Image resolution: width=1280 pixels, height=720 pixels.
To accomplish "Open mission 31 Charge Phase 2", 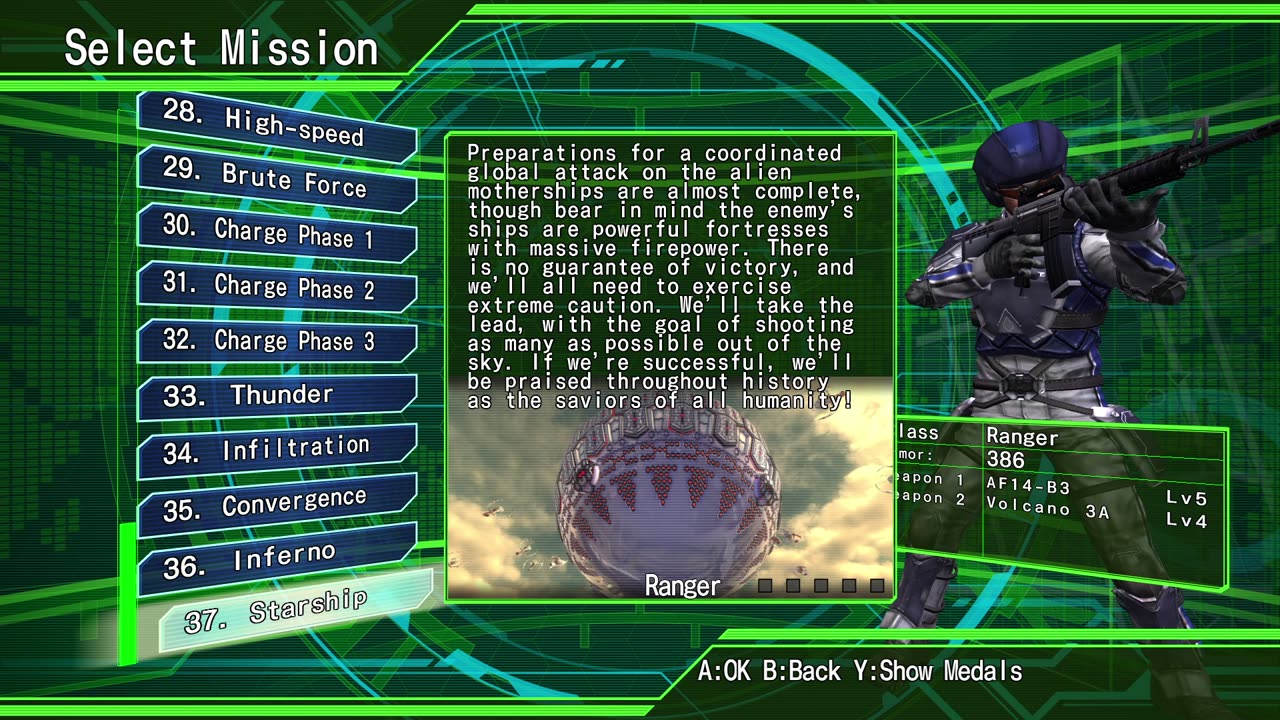I will point(276,287).
